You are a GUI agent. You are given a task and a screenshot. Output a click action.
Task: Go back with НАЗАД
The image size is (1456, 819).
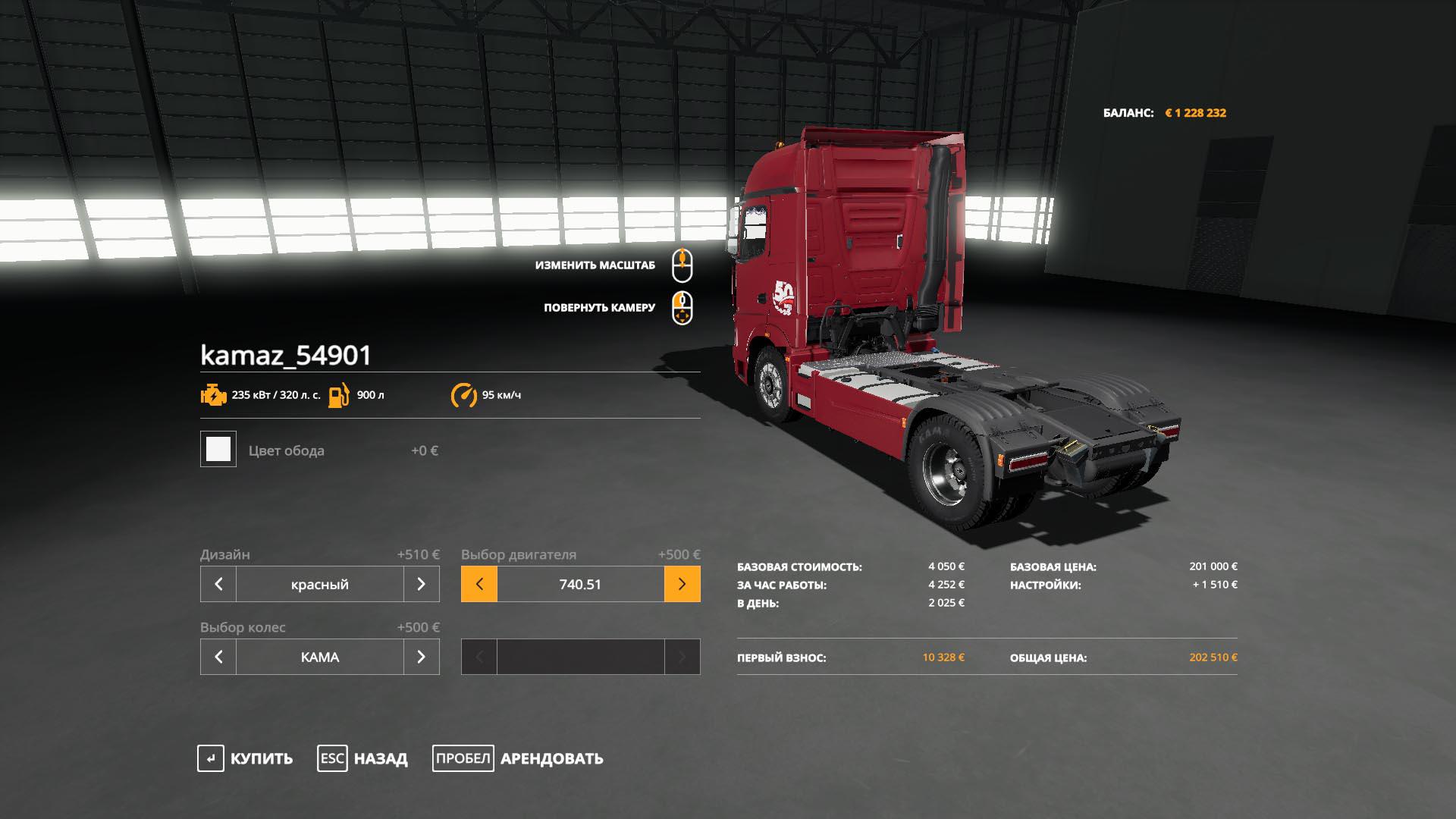362,758
